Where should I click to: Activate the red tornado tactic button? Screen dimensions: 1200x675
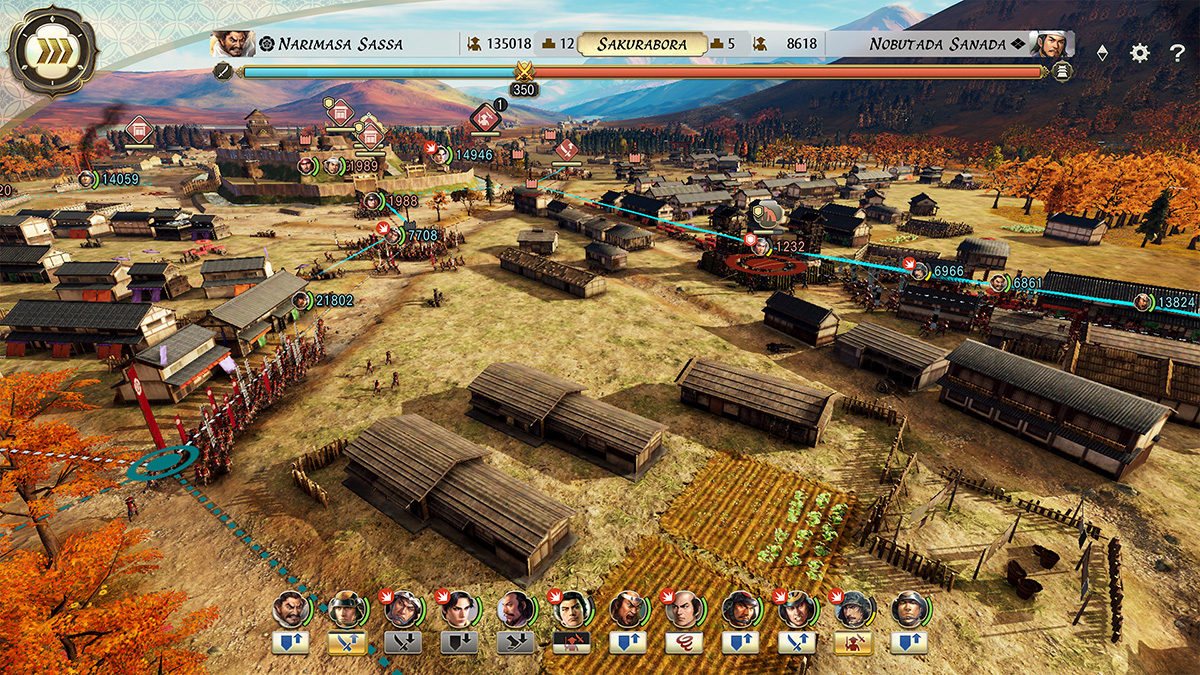click(683, 643)
